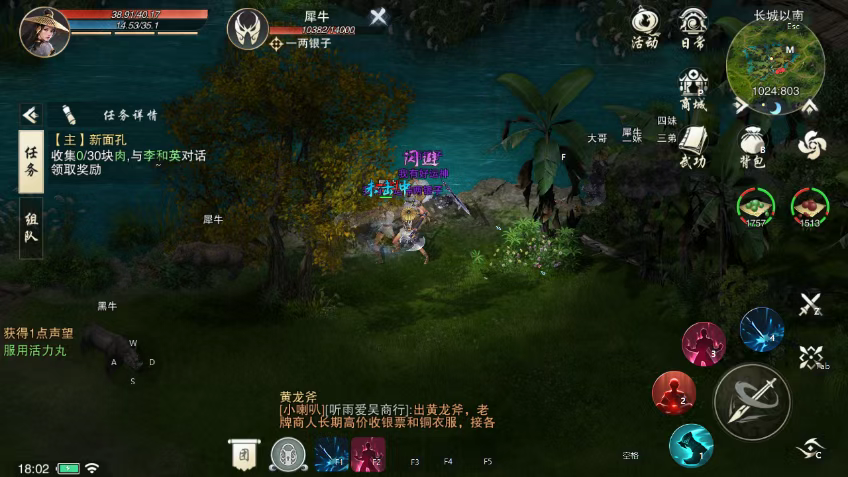Collapse the 任务详情 quest panel arrow
This screenshot has width=848, height=477.
pos(31,115)
